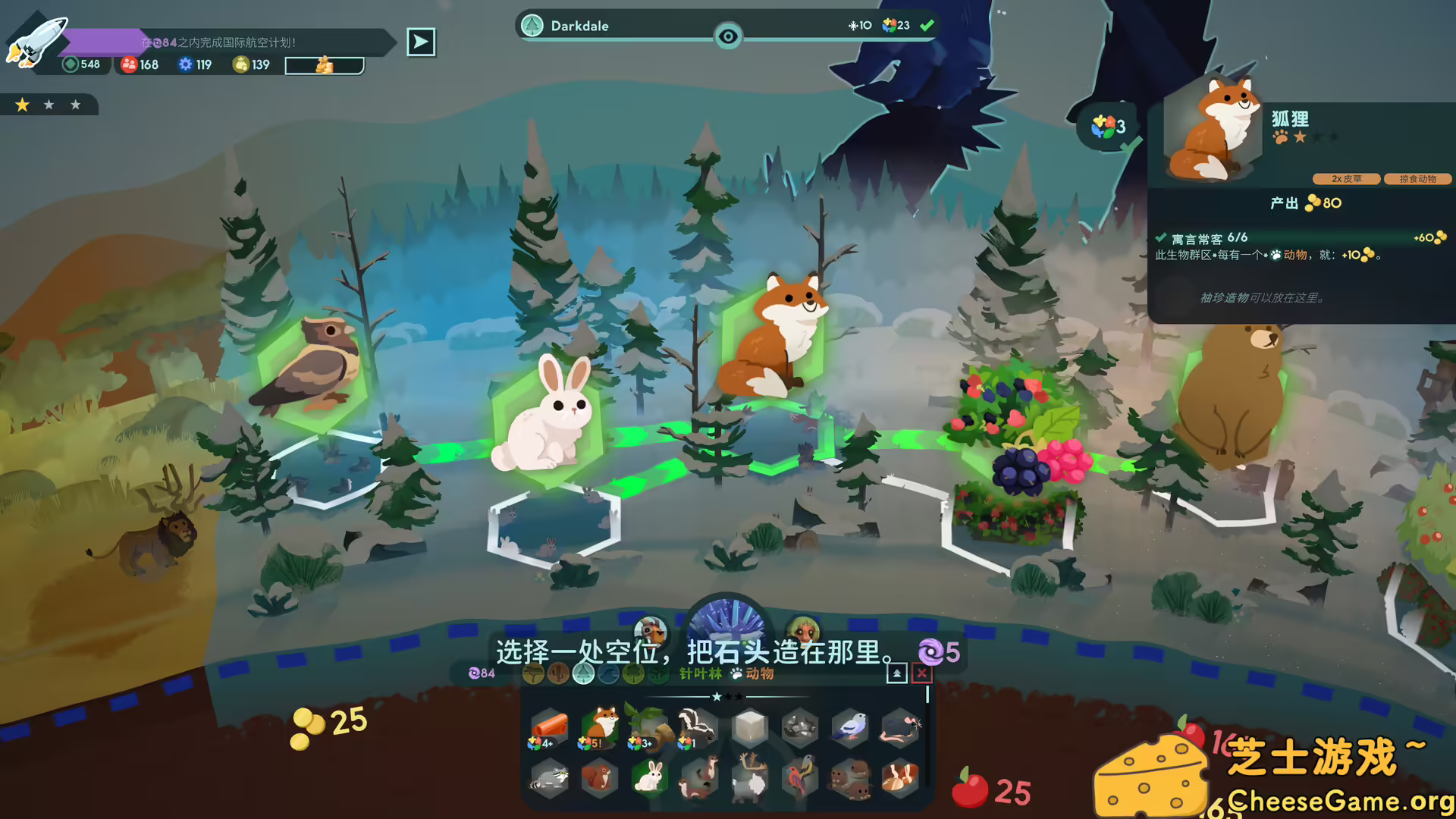Switch to the savanna biome filter tab
Screen dimensions: 1456x819
tap(533, 673)
